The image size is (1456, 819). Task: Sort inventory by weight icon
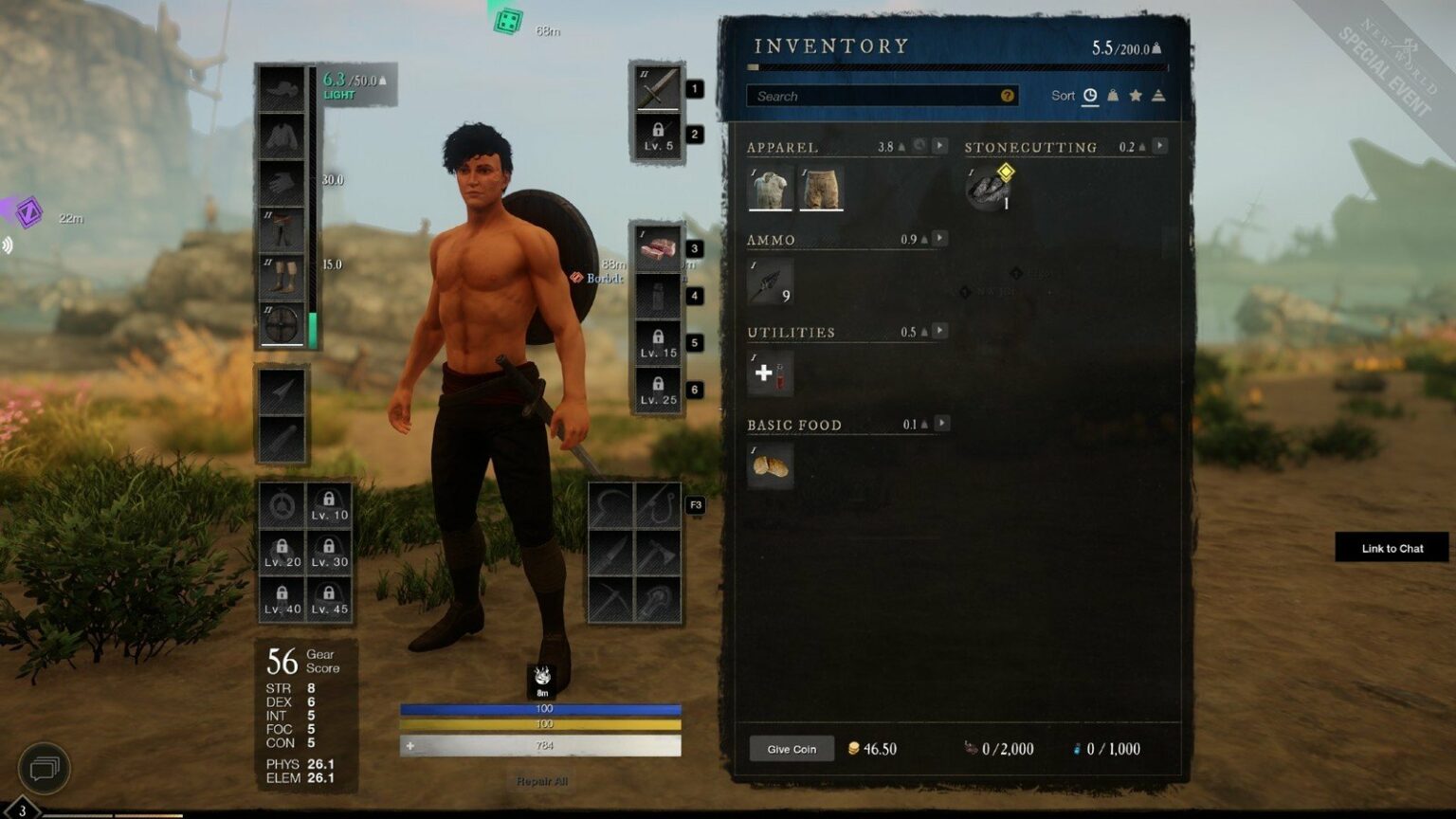coord(1114,95)
